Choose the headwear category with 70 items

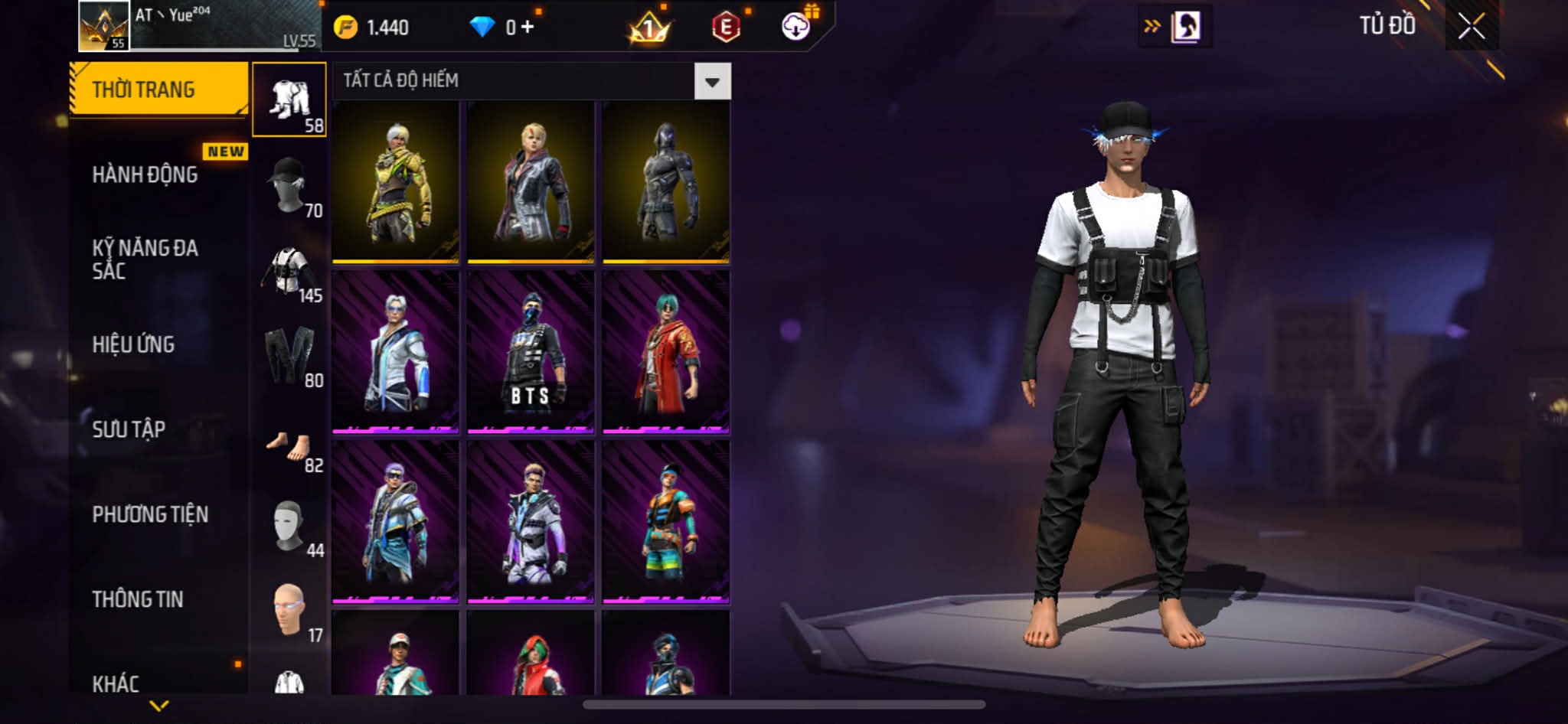pos(290,186)
